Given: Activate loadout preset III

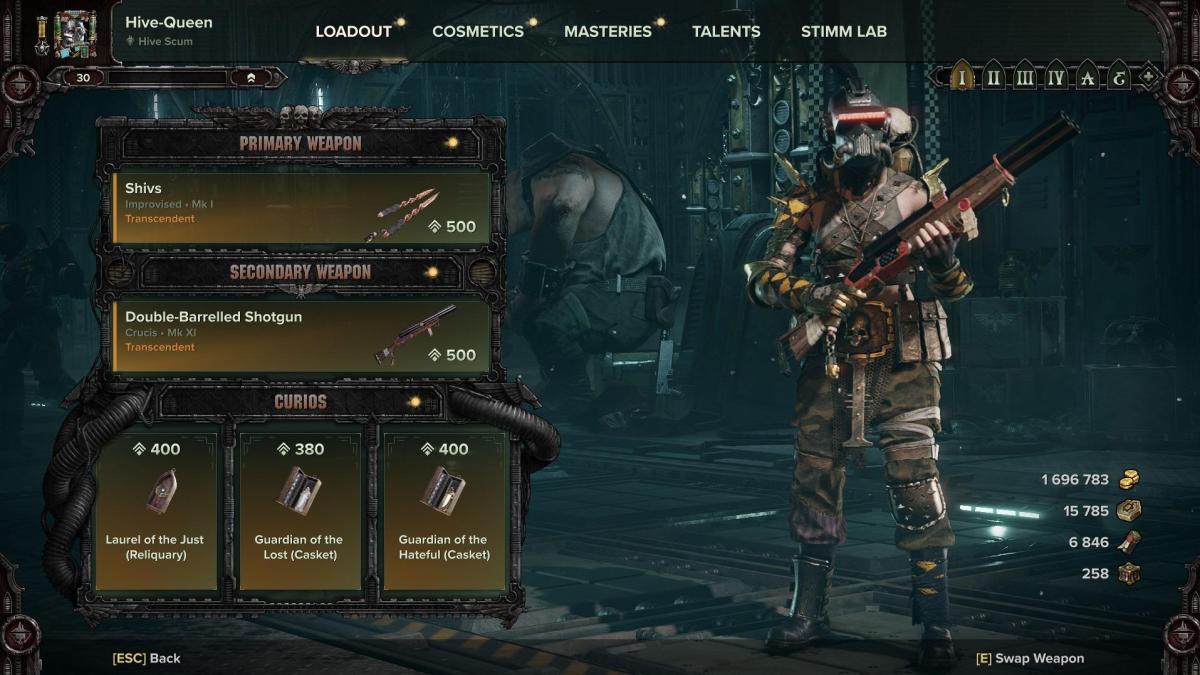Looking at the screenshot, I should click(1024, 76).
